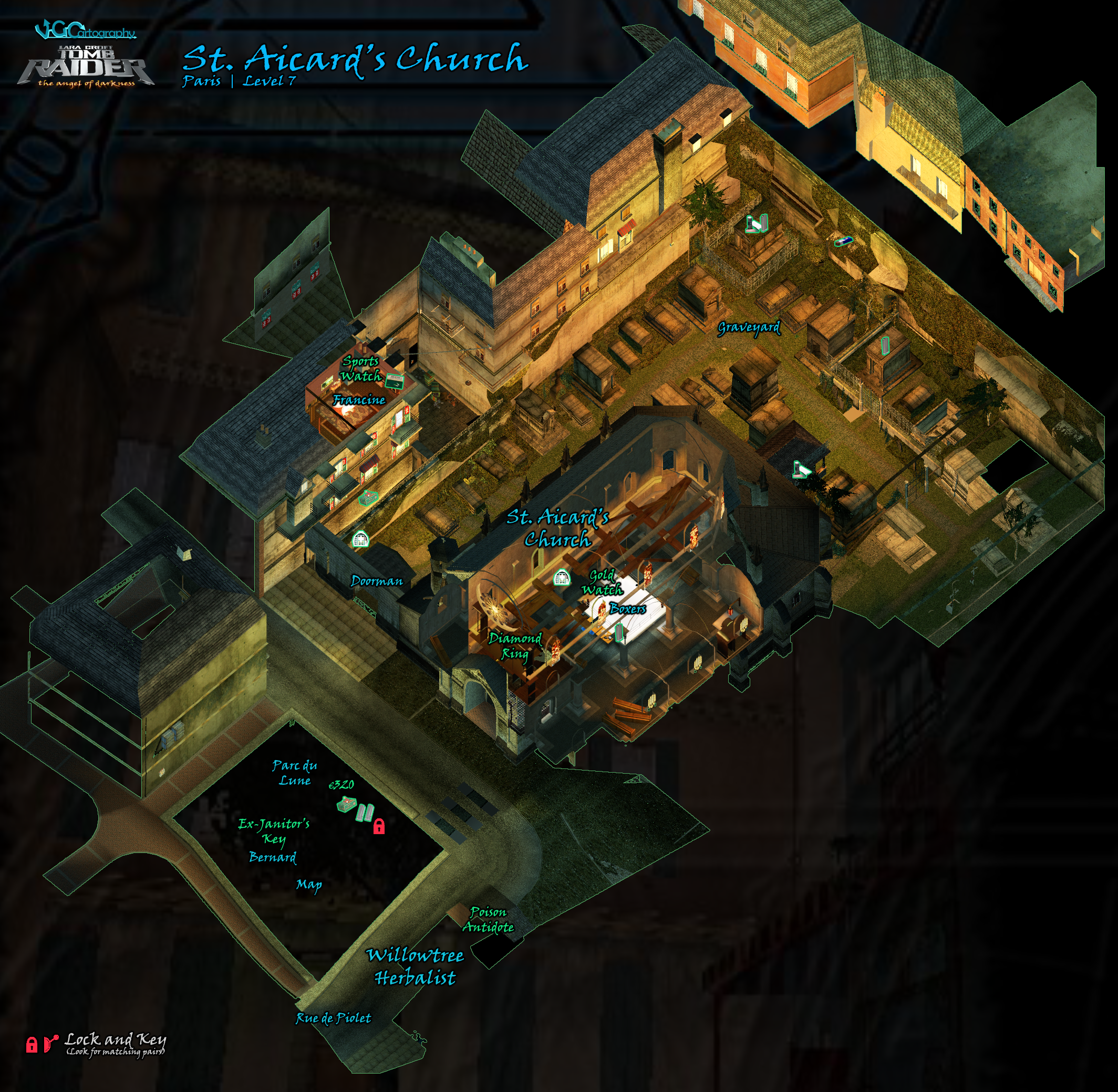Select the Parc du Lune label
The image size is (1118, 1092).
pyautogui.click(x=295, y=773)
